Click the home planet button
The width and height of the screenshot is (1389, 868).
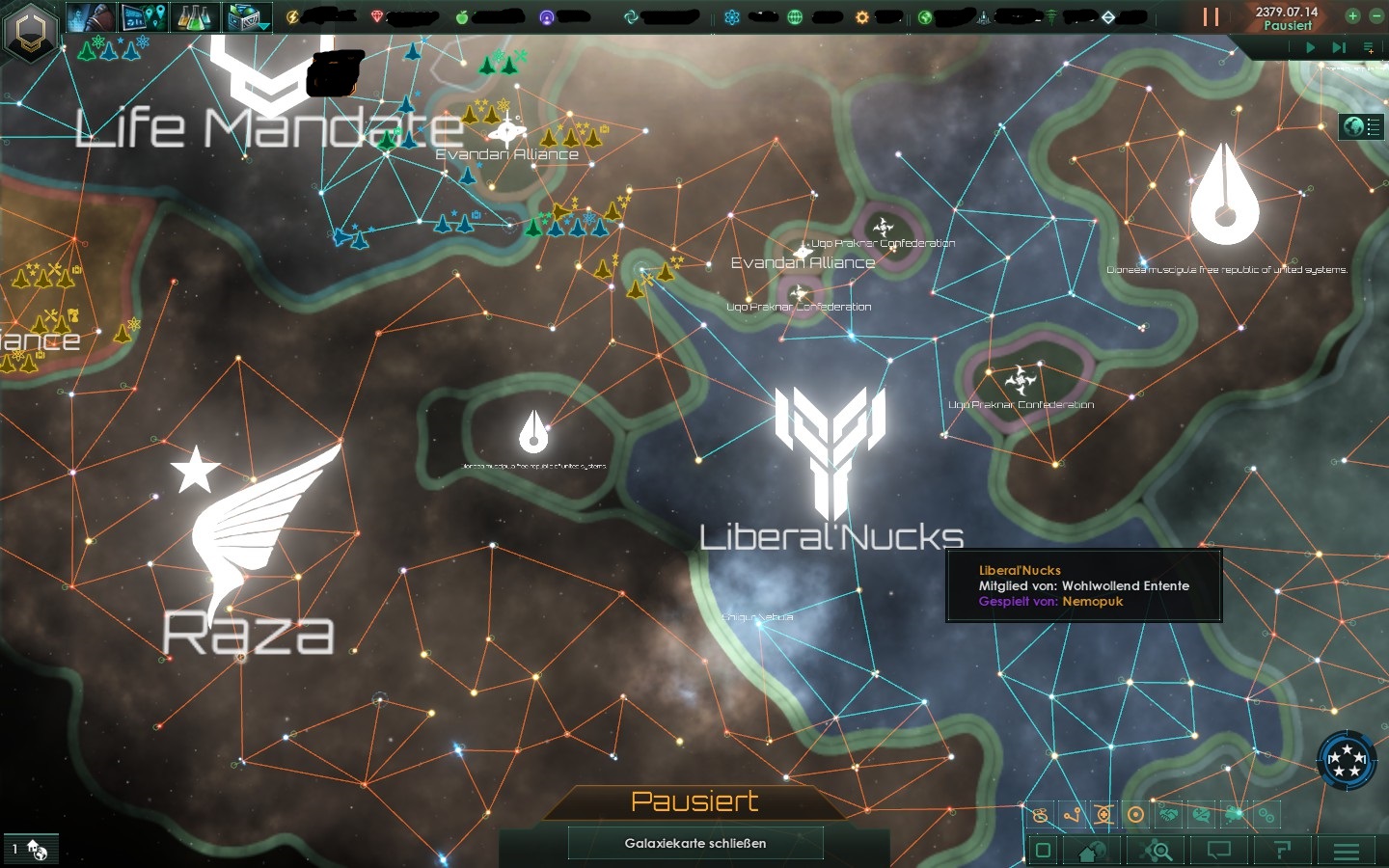point(1093,851)
